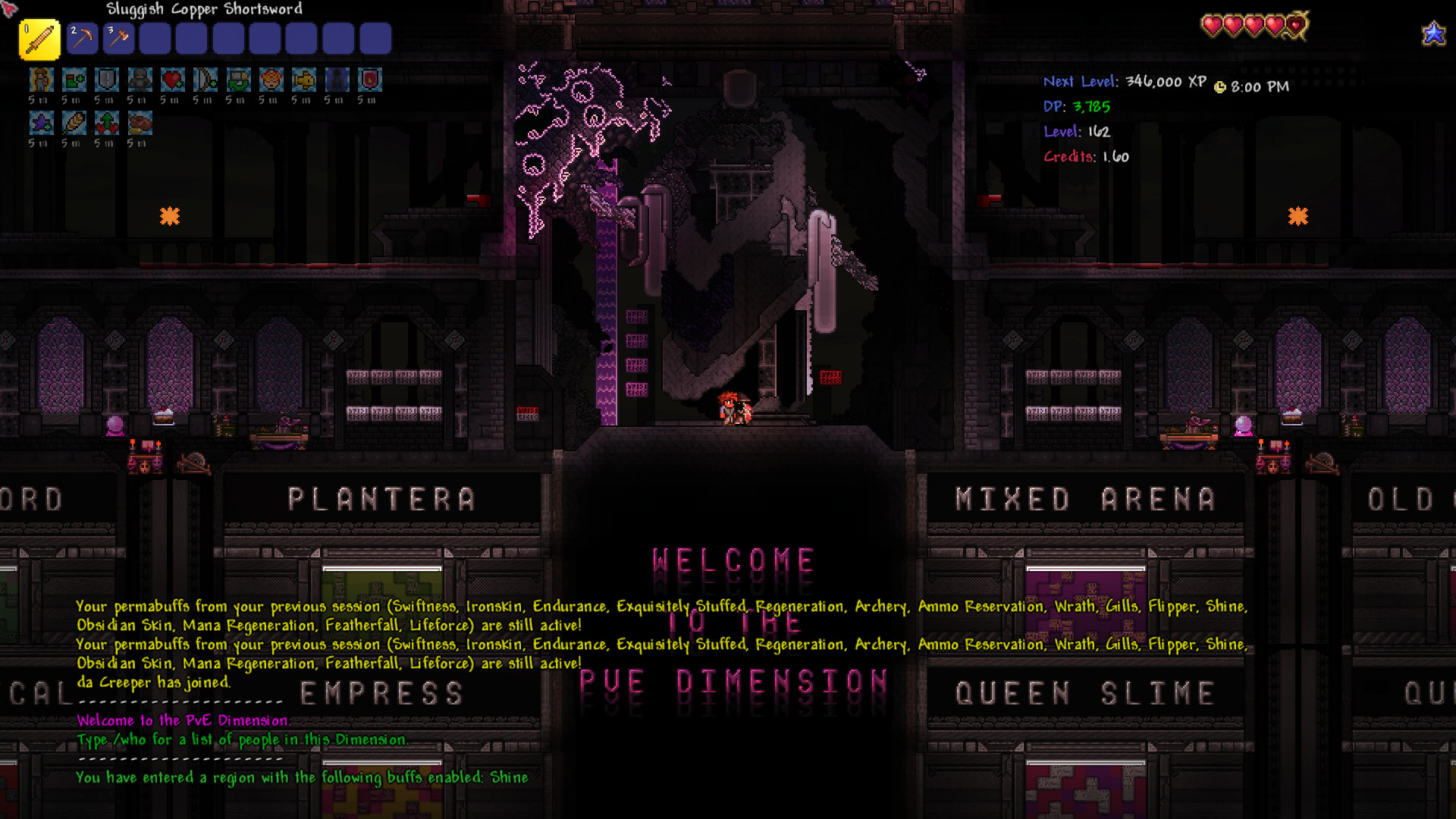Viewport: 1456px width, 819px height.
Task: Click the Swiftness boot buff icon
Action: [74, 80]
